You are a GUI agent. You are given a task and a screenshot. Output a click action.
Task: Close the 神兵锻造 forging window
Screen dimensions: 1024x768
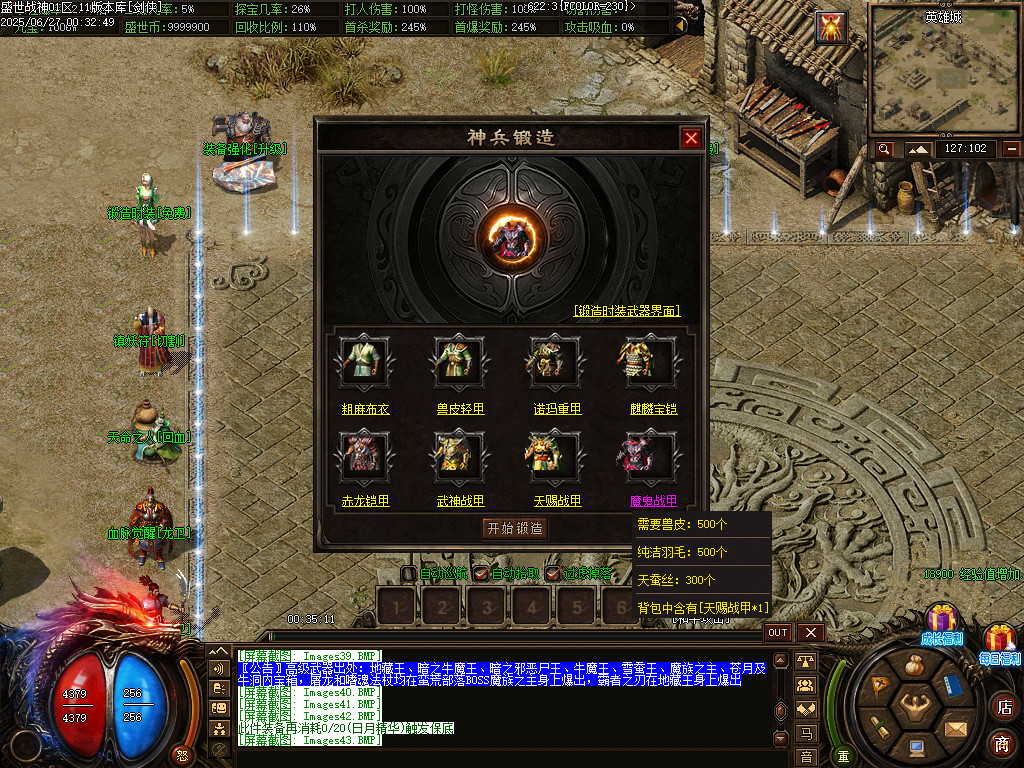point(691,138)
